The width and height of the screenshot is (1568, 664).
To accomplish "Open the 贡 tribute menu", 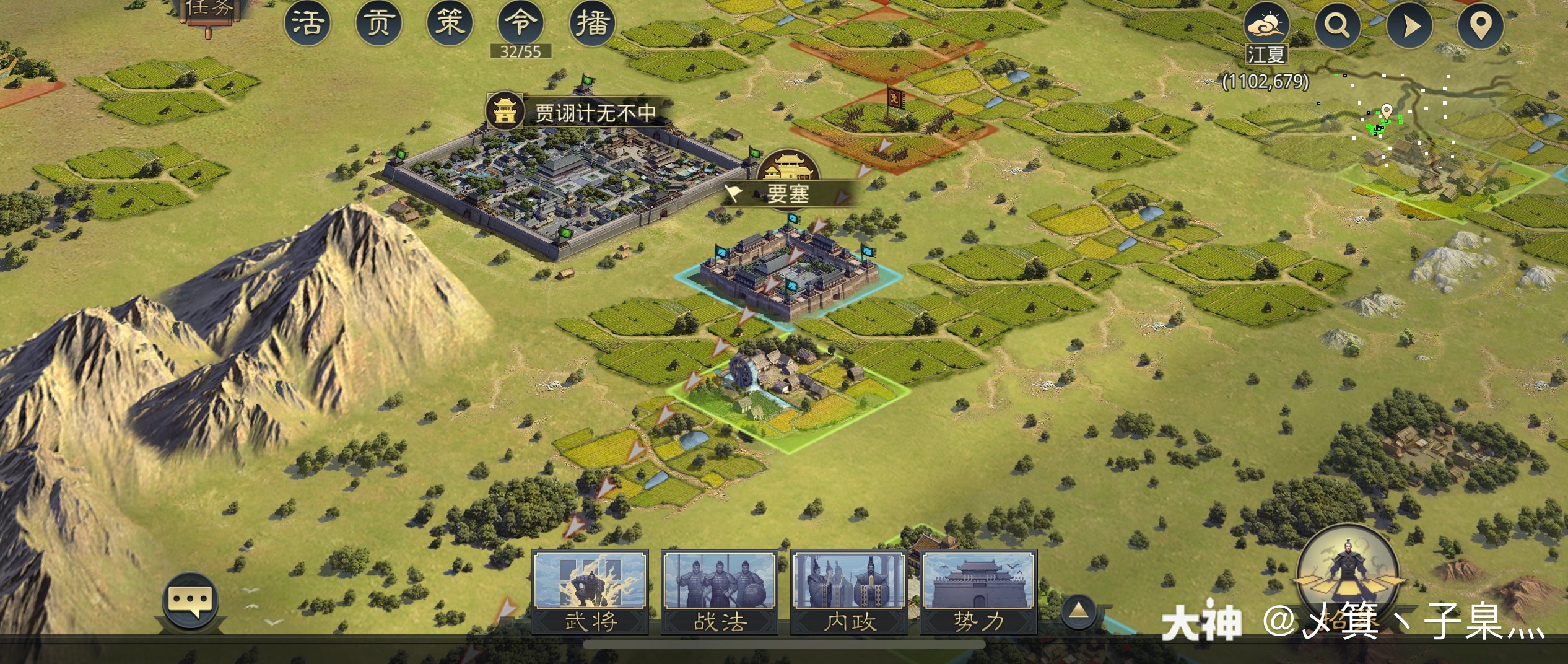I will pyautogui.click(x=379, y=24).
